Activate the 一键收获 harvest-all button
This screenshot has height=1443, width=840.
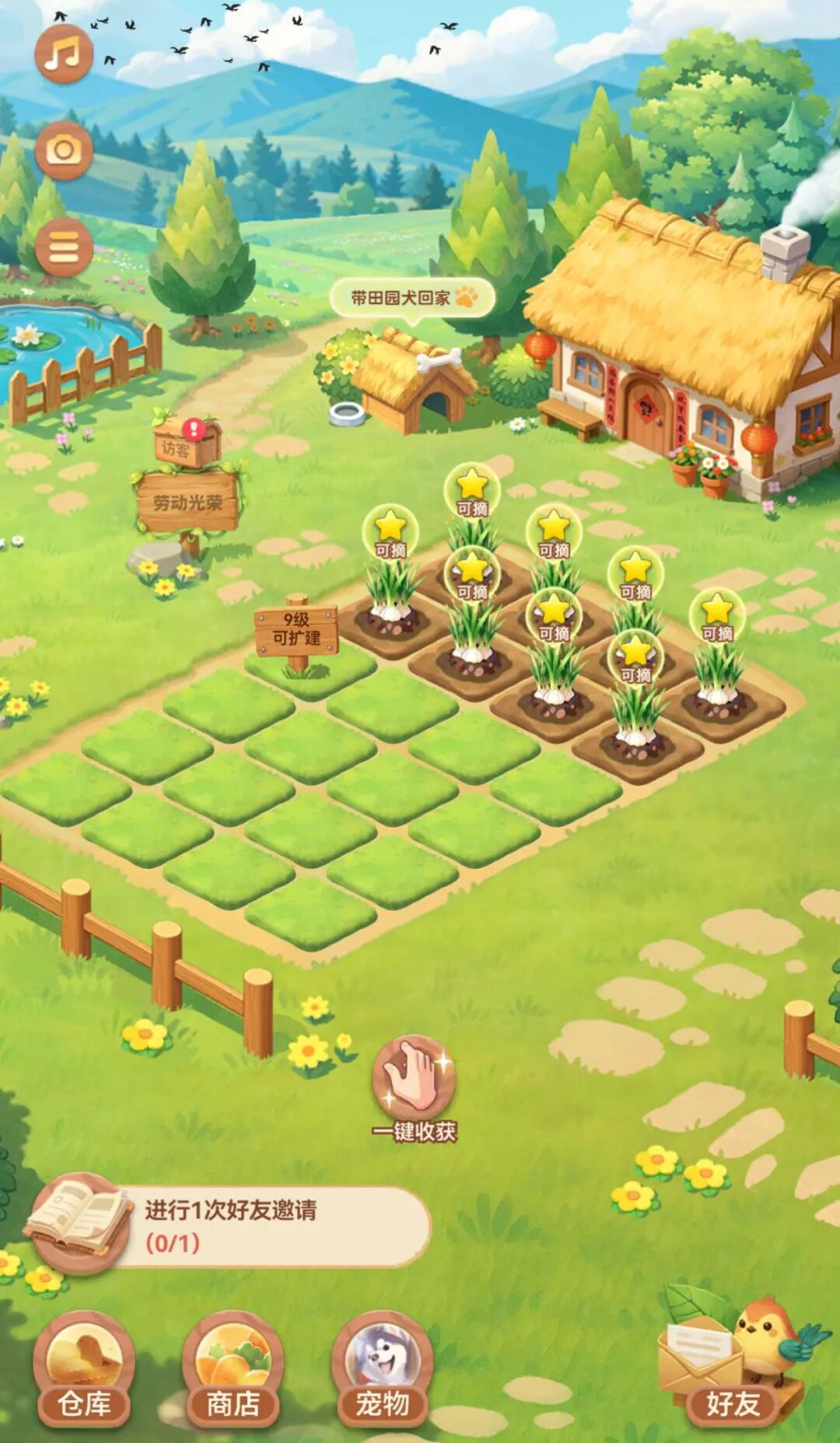point(414,1089)
